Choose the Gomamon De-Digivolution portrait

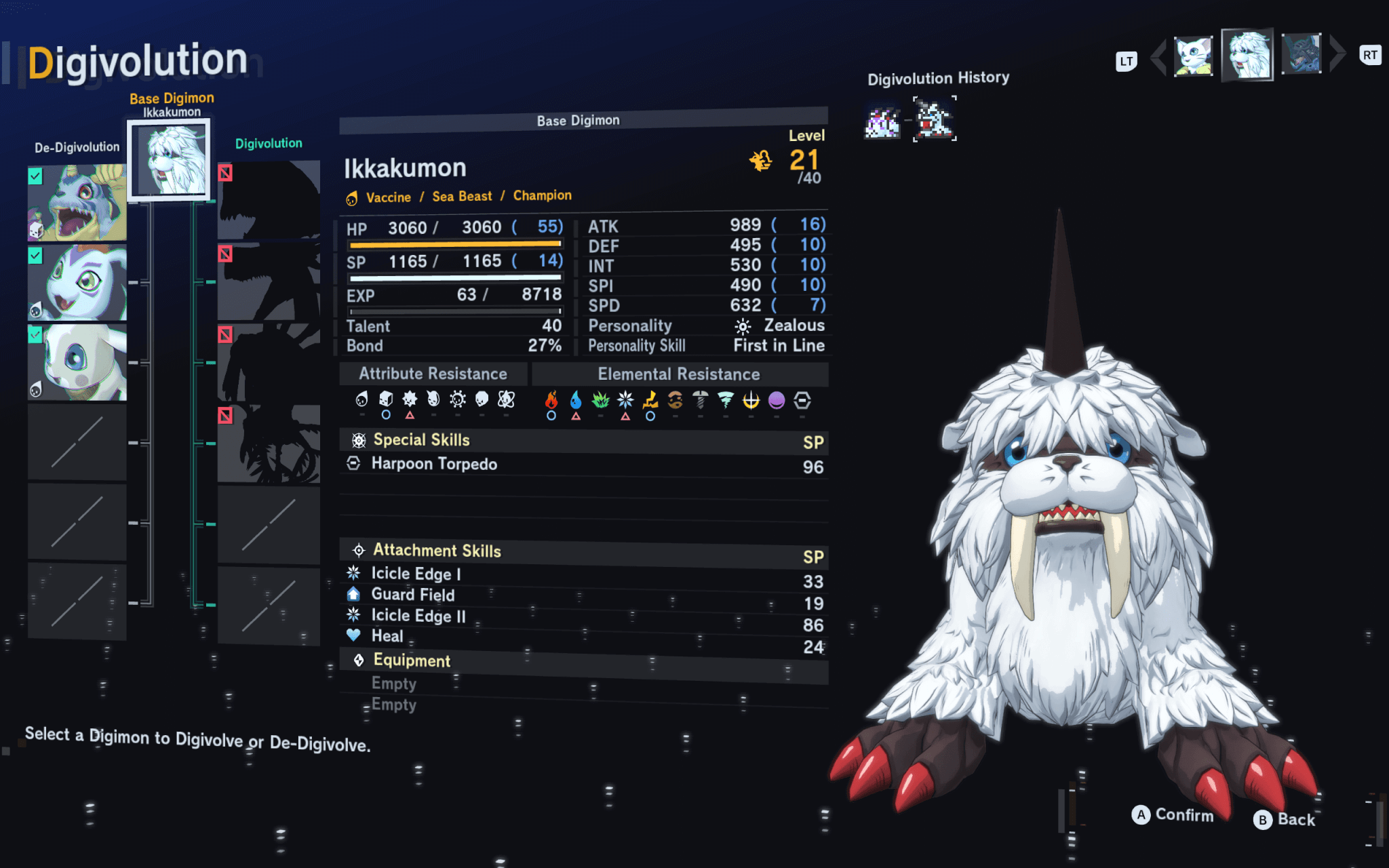[77, 283]
